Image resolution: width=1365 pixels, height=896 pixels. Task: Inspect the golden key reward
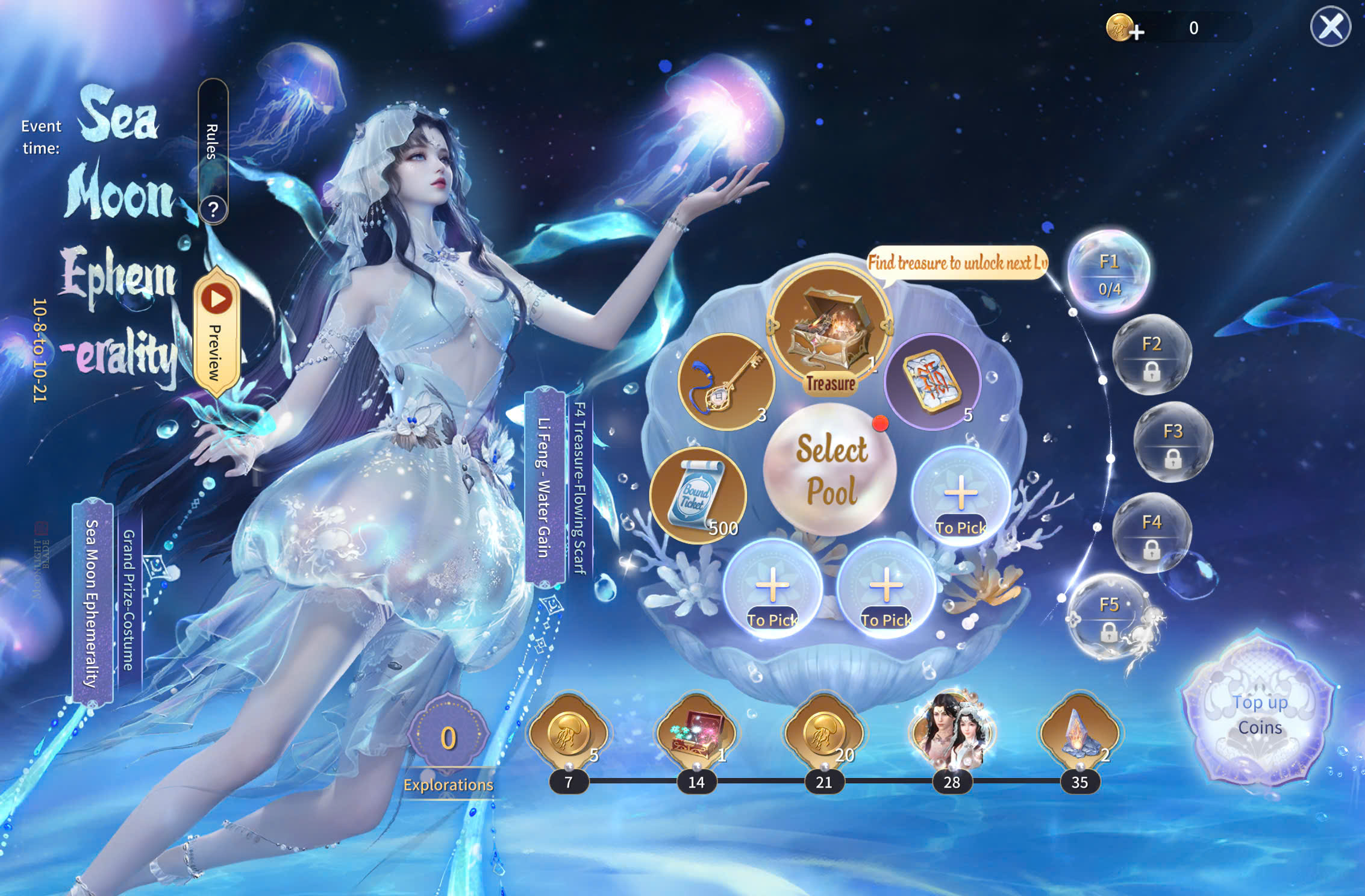point(726,381)
